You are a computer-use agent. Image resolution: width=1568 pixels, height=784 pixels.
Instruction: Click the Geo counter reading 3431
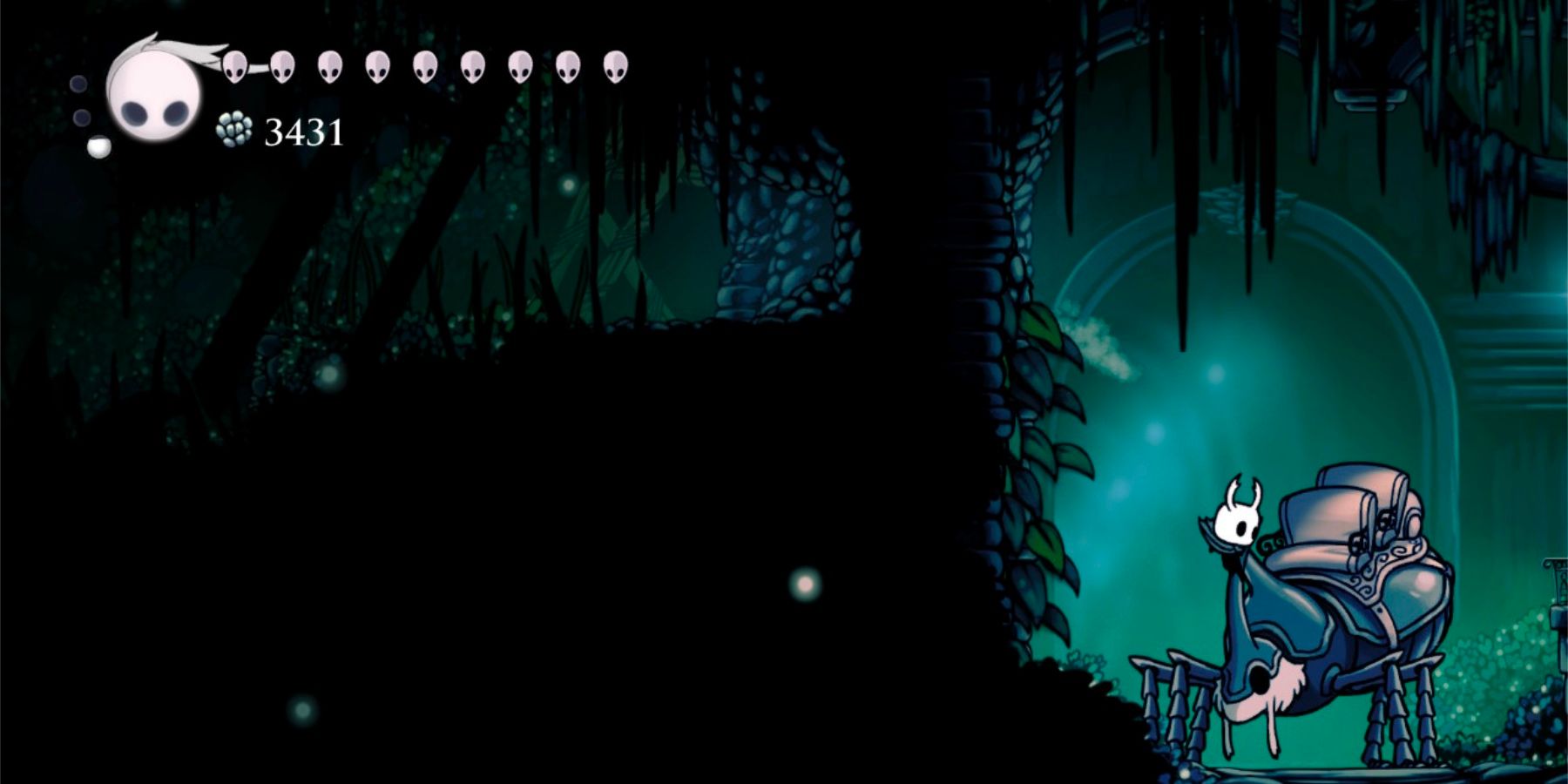coord(303,132)
